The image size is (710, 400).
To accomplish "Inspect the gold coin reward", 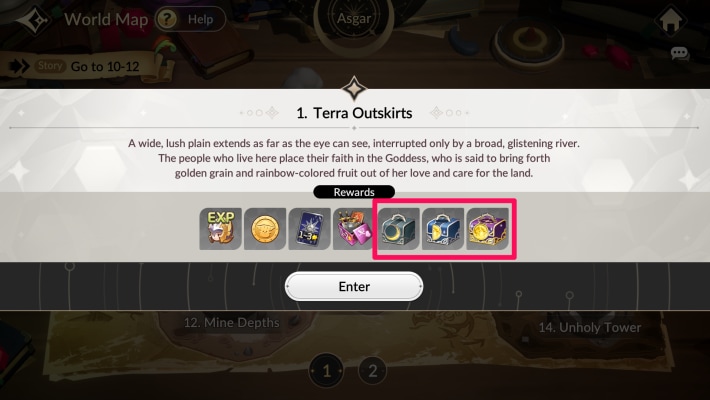I will (x=265, y=229).
